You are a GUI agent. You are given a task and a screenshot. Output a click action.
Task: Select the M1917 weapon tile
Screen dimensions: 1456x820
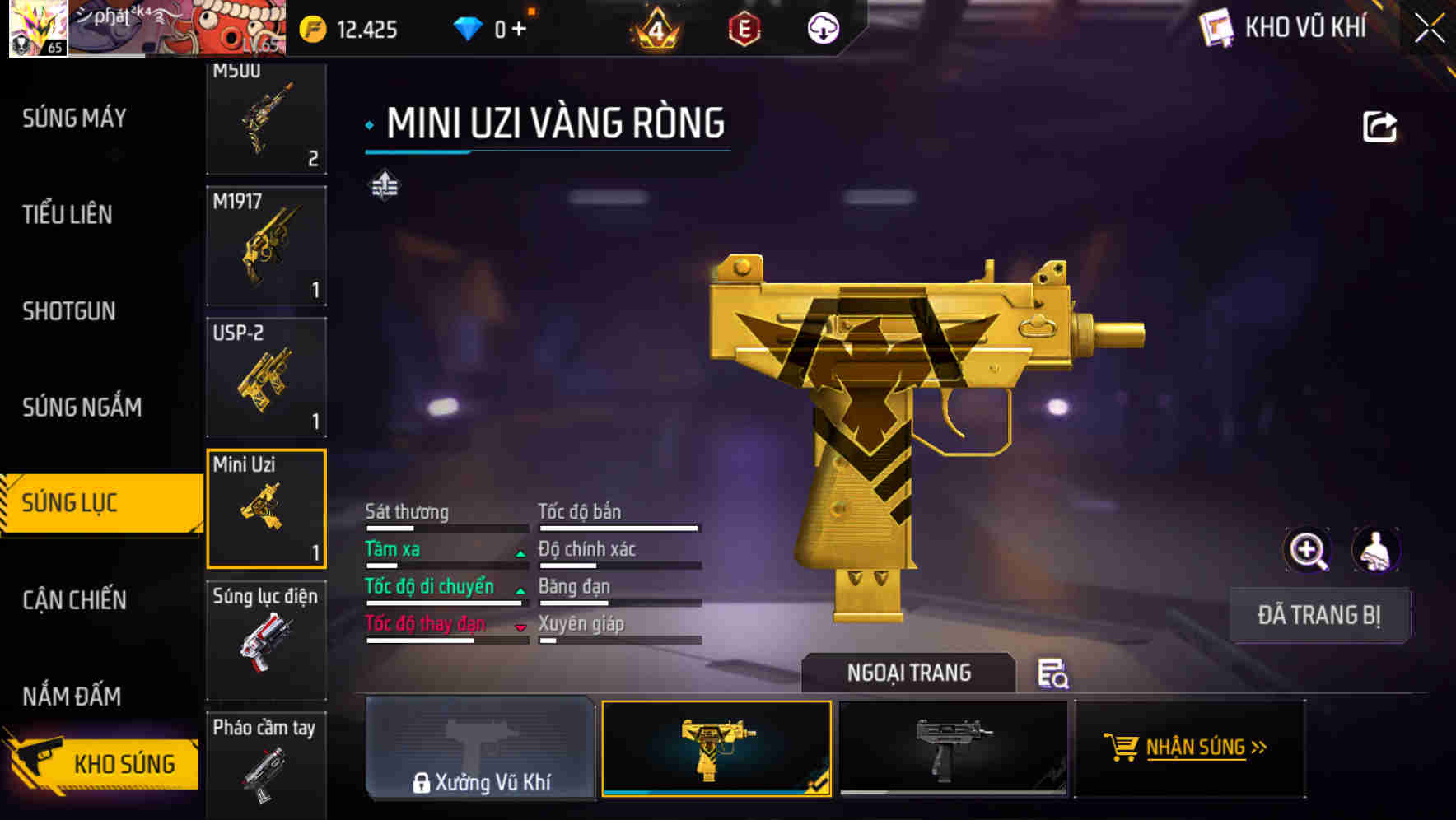pos(266,245)
